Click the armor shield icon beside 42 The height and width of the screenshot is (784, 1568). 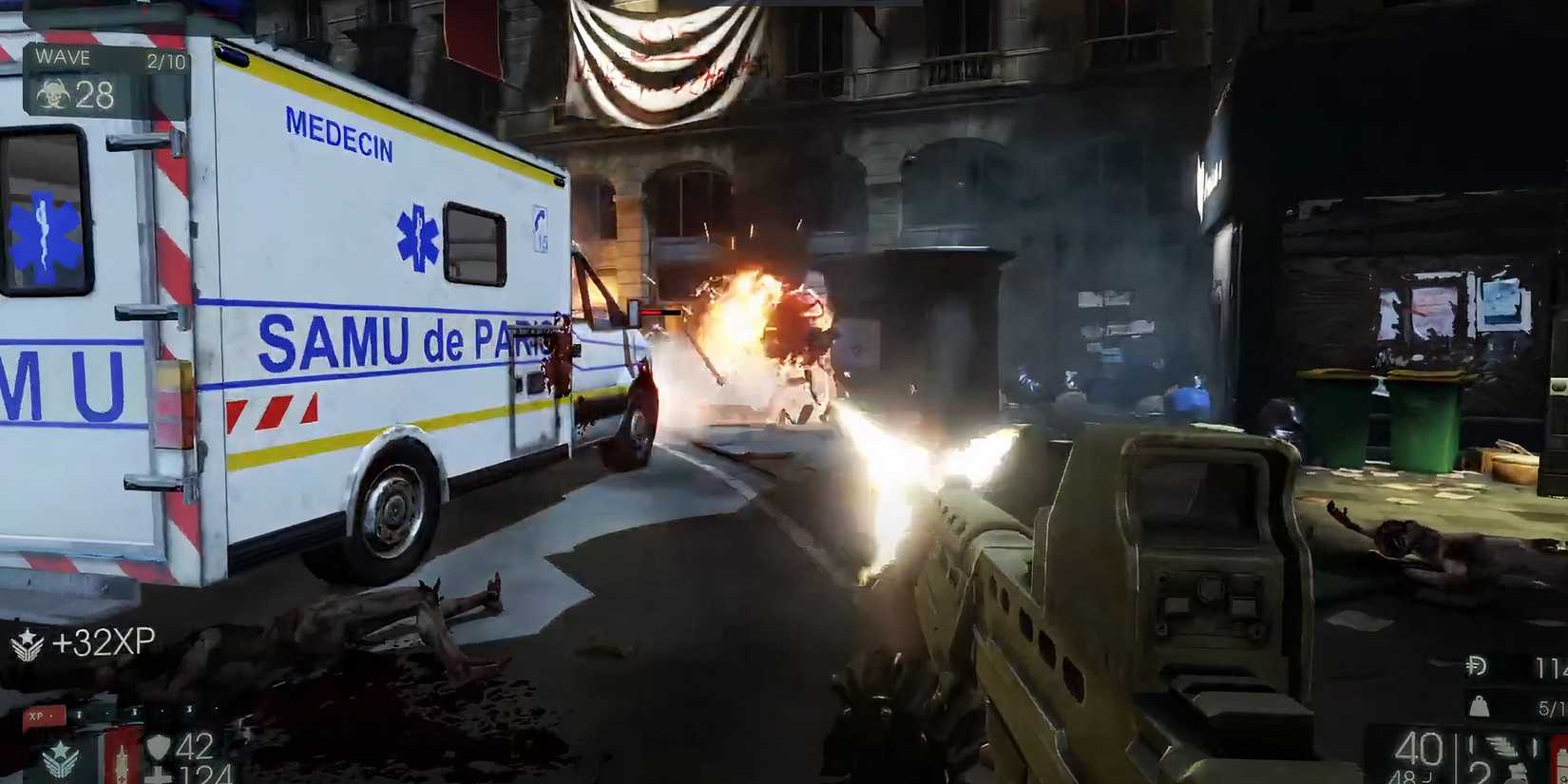[x=159, y=746]
